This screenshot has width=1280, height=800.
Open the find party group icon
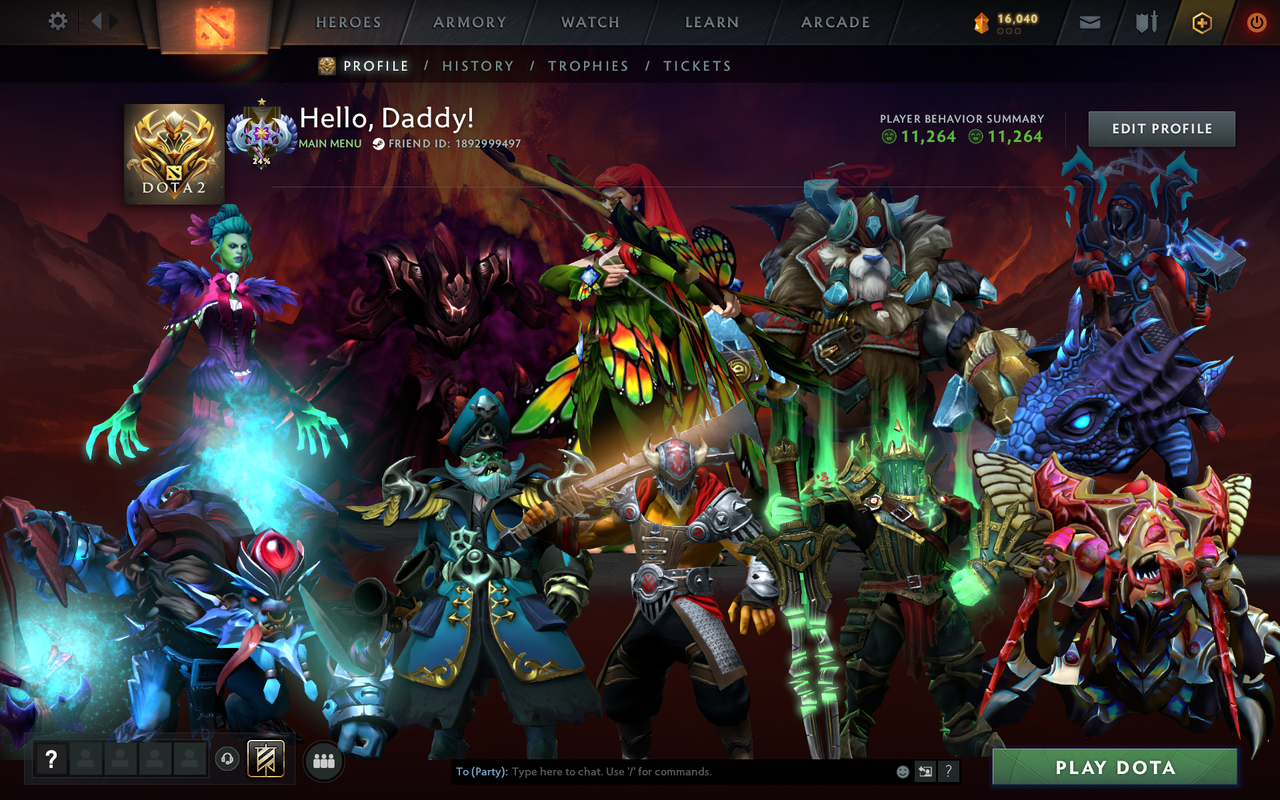click(322, 760)
